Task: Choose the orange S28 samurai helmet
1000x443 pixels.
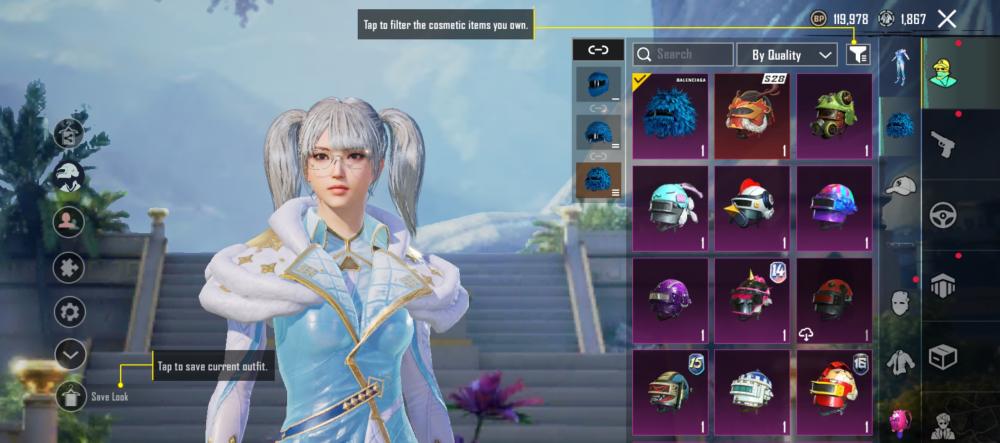Action: (752, 115)
